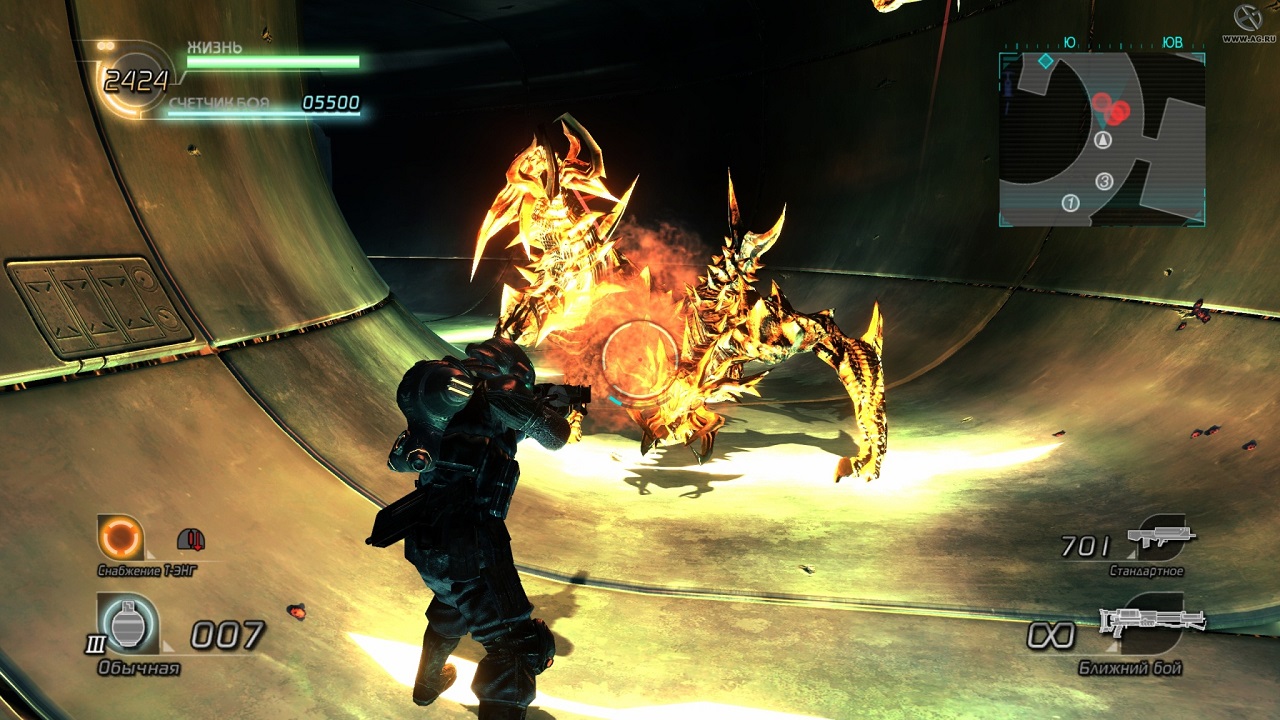Screen dimensions: 1280x720
Task: Select the red helmet icon beside T-ENG supply
Action: [191, 540]
